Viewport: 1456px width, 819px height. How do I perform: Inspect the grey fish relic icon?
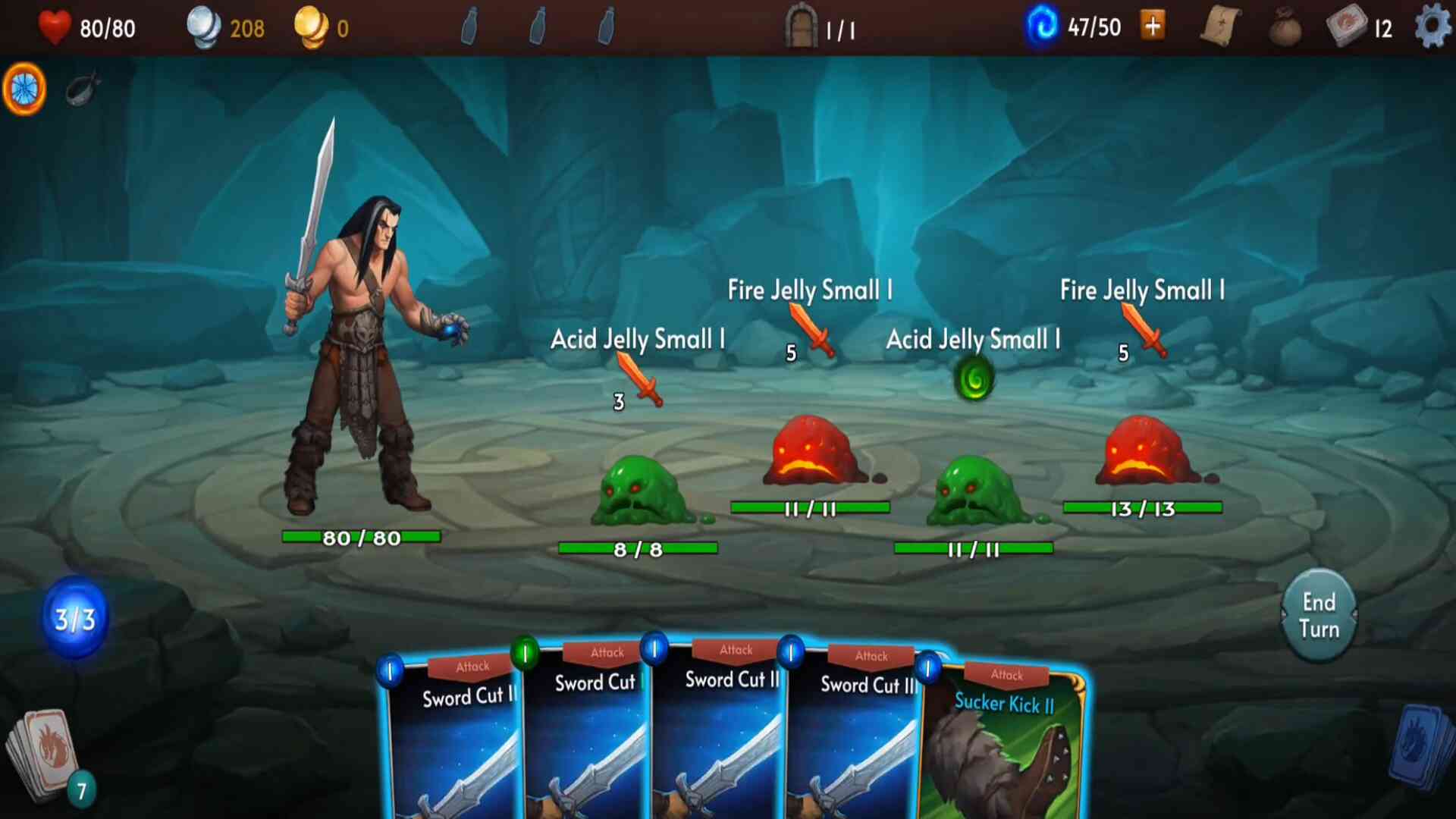coord(82,89)
